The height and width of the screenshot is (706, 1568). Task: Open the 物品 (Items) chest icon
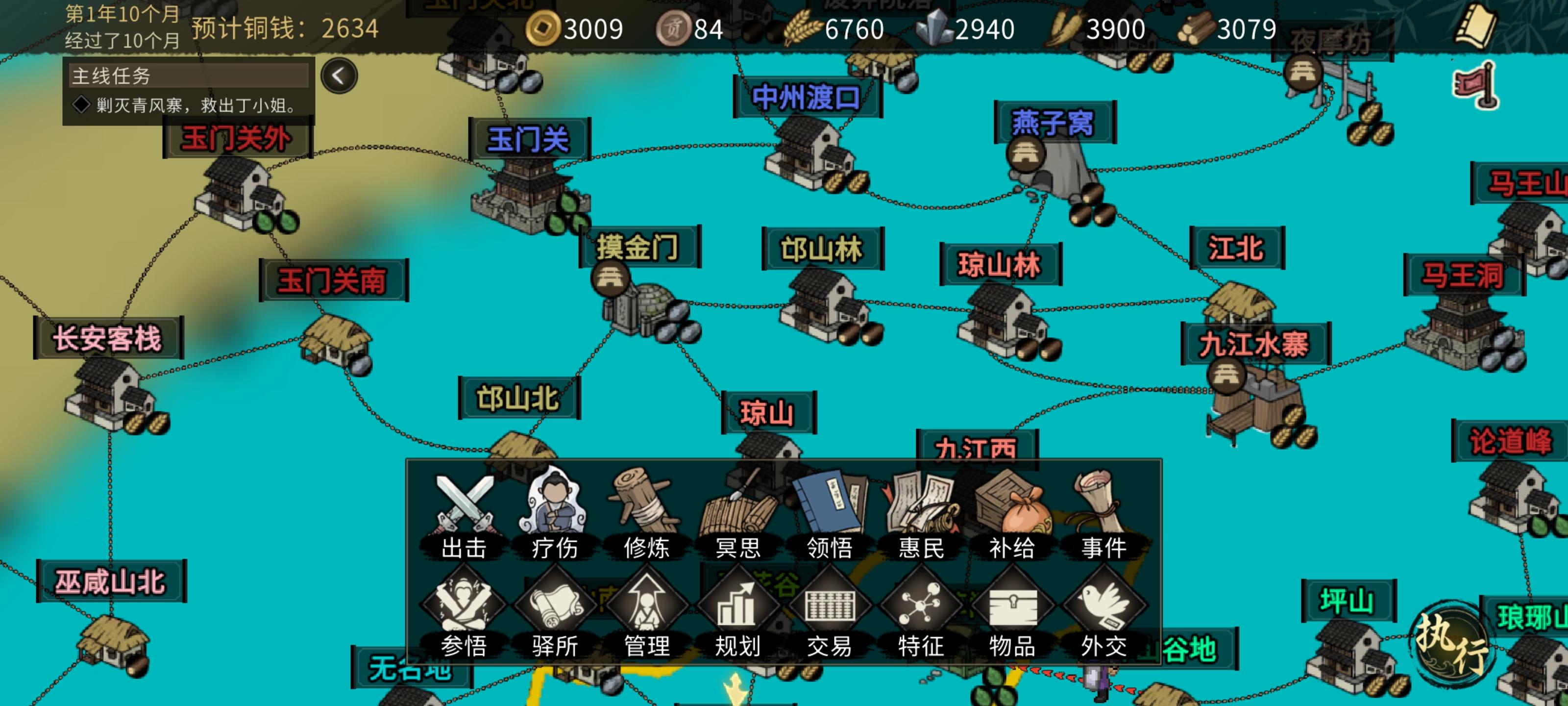(x=1013, y=606)
